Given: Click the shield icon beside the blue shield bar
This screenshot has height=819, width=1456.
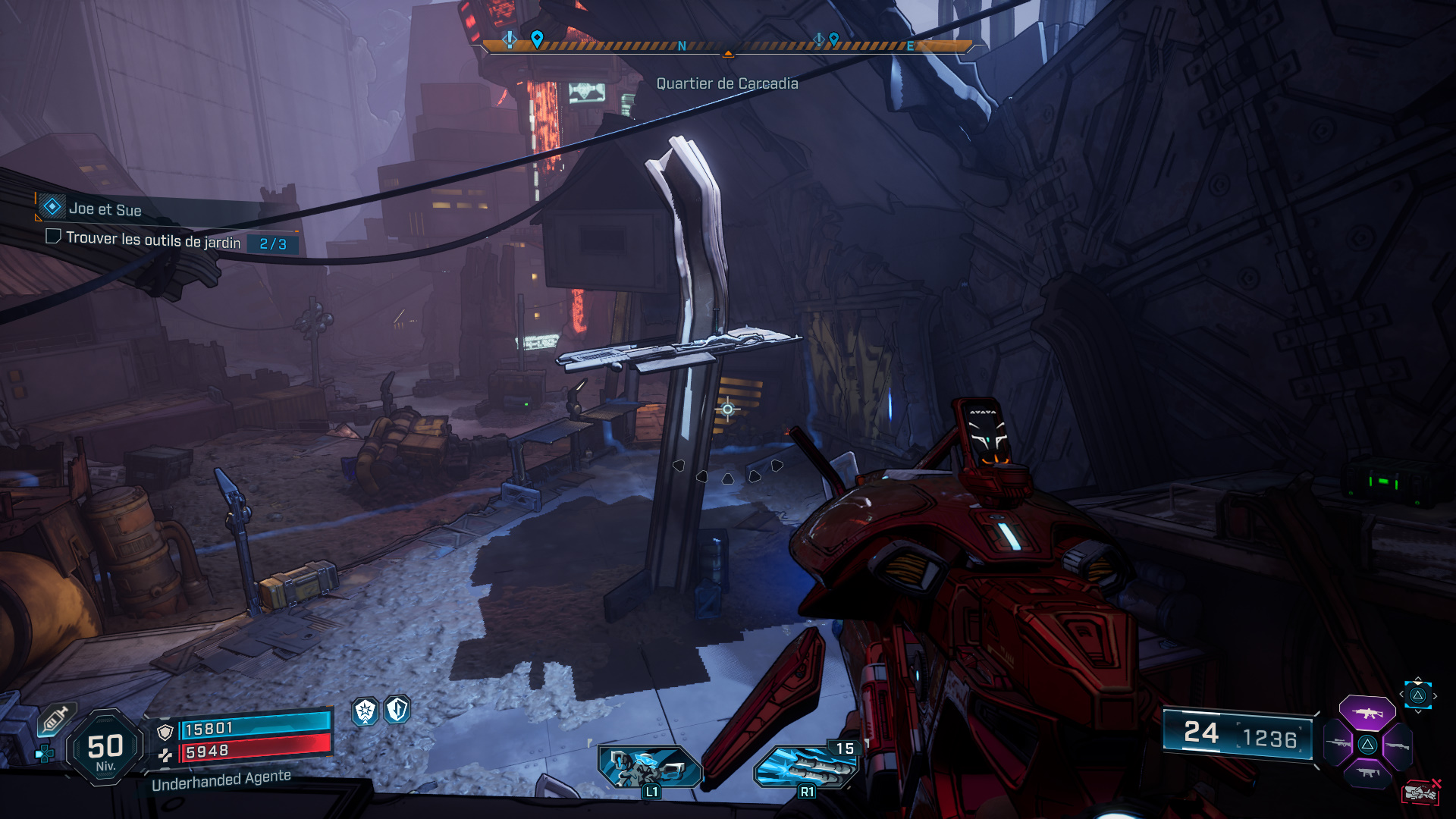Looking at the screenshot, I should click(165, 731).
